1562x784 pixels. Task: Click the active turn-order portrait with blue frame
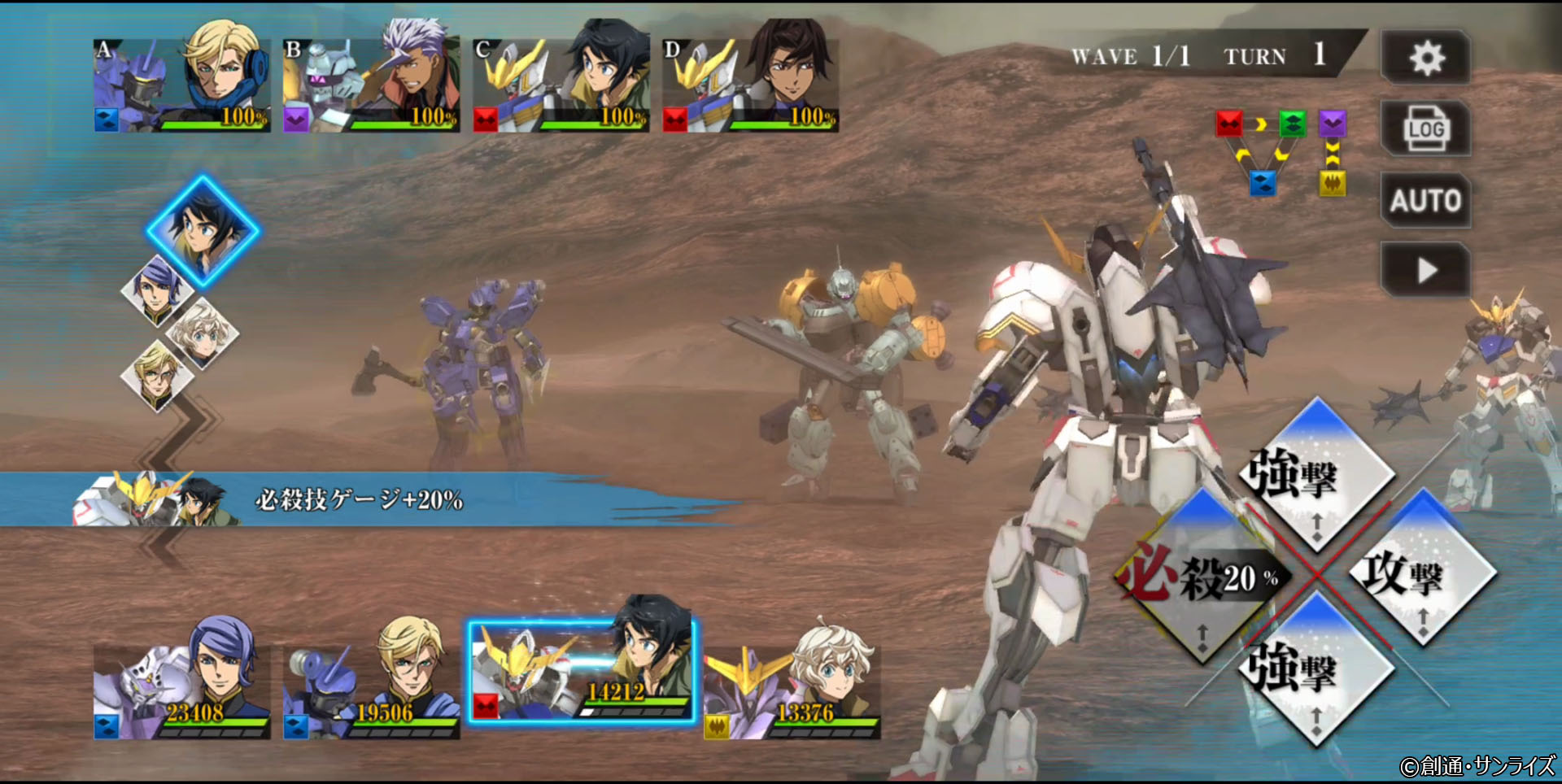point(203,229)
